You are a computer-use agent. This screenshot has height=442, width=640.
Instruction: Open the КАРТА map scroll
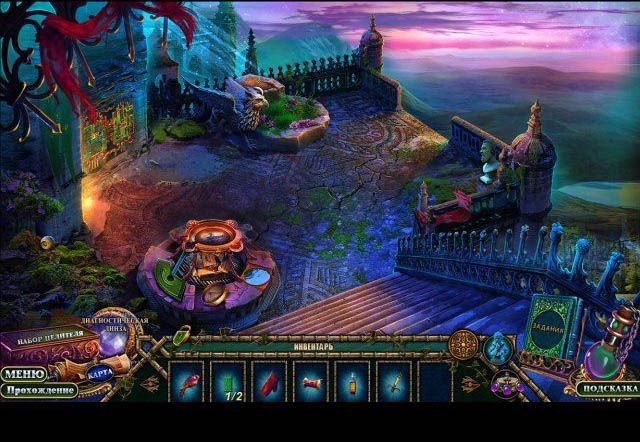point(99,373)
